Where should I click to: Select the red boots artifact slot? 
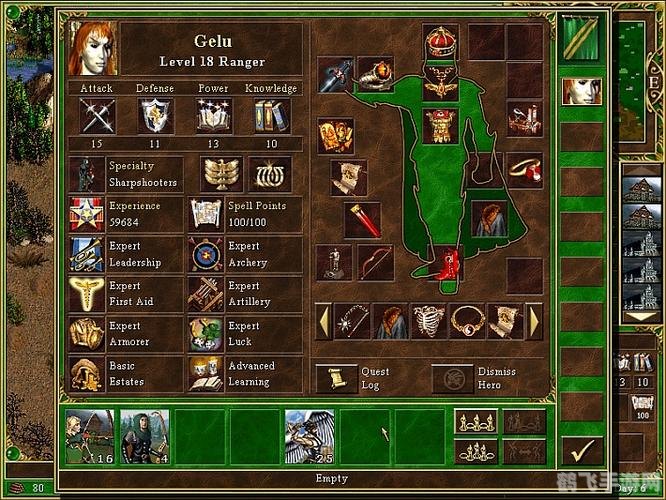click(x=445, y=264)
